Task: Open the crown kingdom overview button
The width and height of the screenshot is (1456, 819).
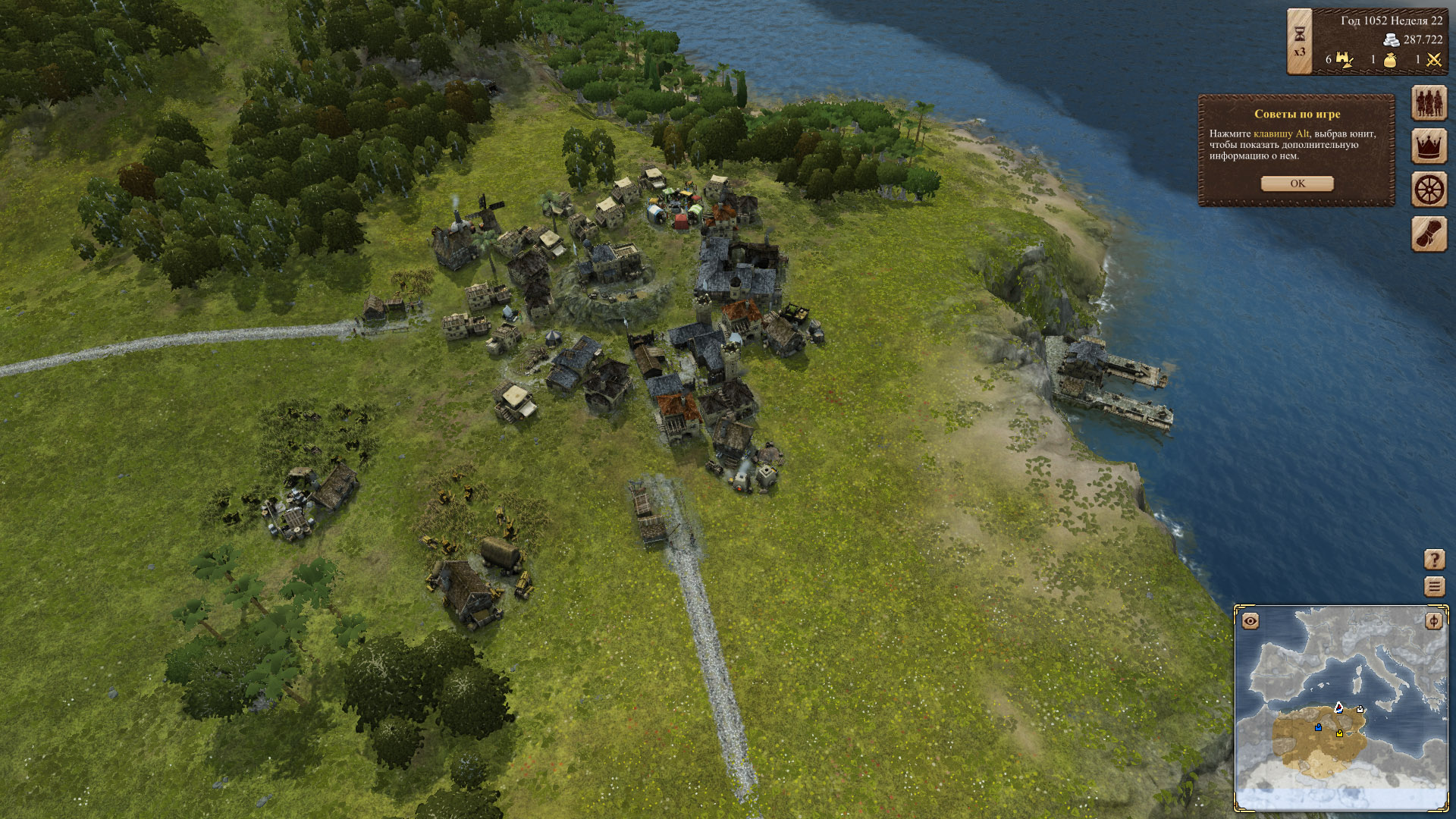Action: [1429, 146]
